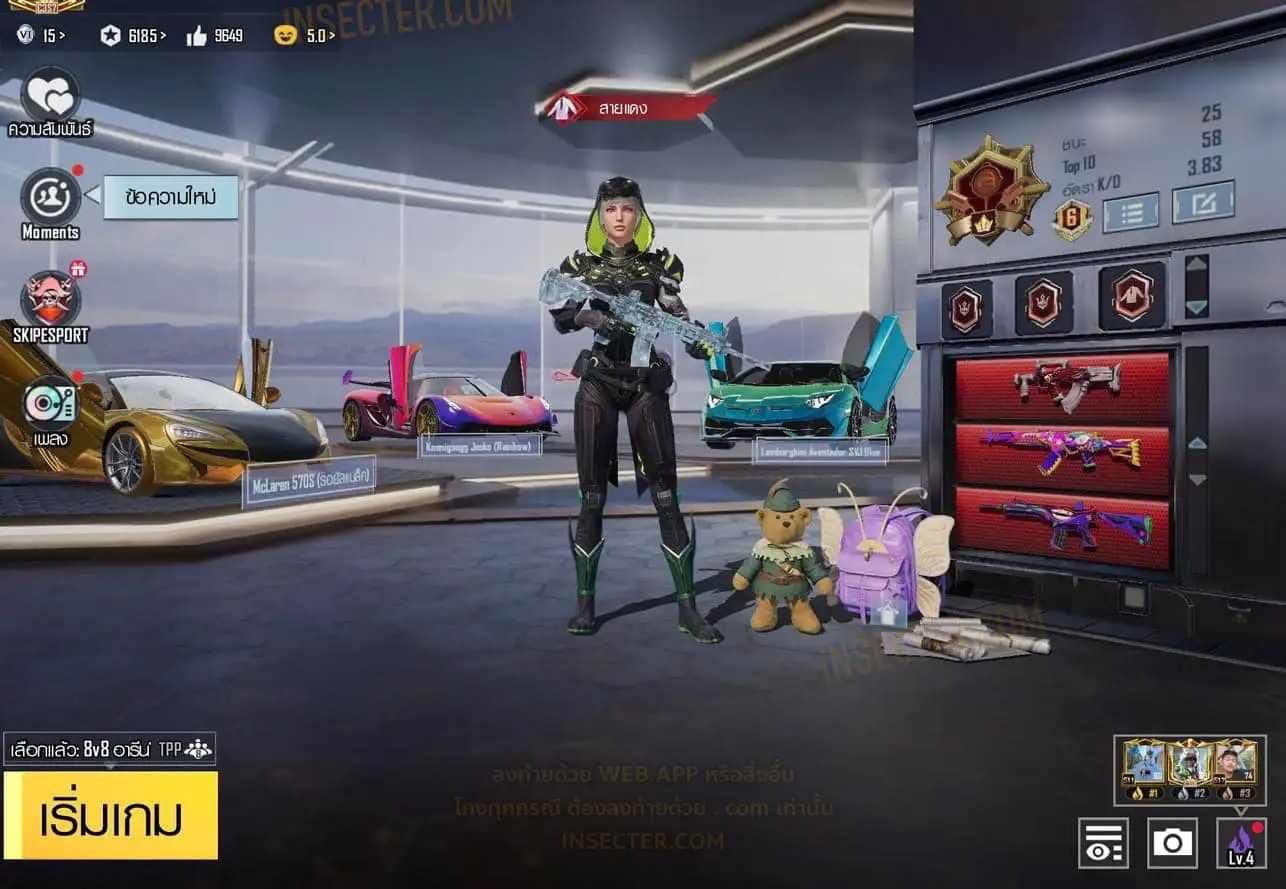This screenshot has height=889, width=1286.
Task: Open the Lv.4 purple flame popularity icon
Action: (1241, 842)
